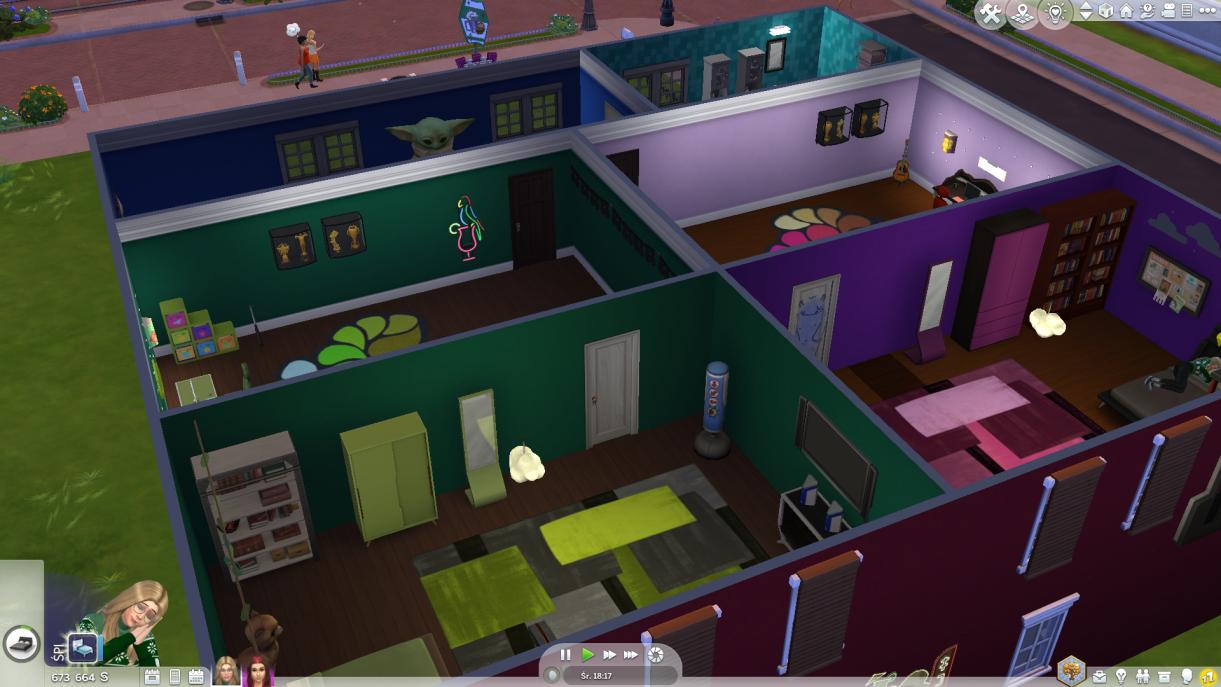Change floor level with the up-down arrows
The image size is (1221, 687).
coord(1086,12)
